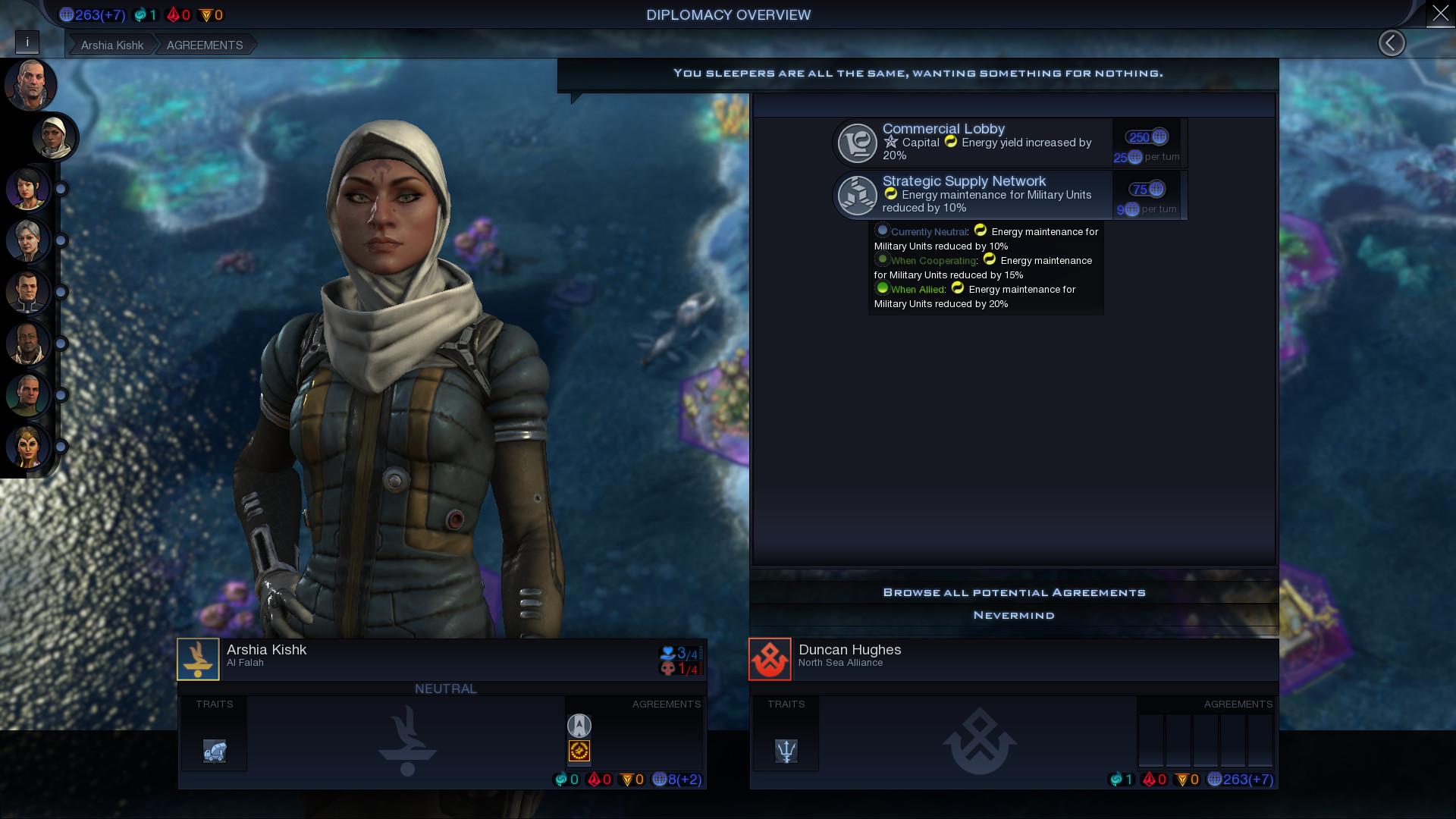Click the back chevron arrow at top right
The width and height of the screenshot is (1456, 819).
click(1392, 42)
